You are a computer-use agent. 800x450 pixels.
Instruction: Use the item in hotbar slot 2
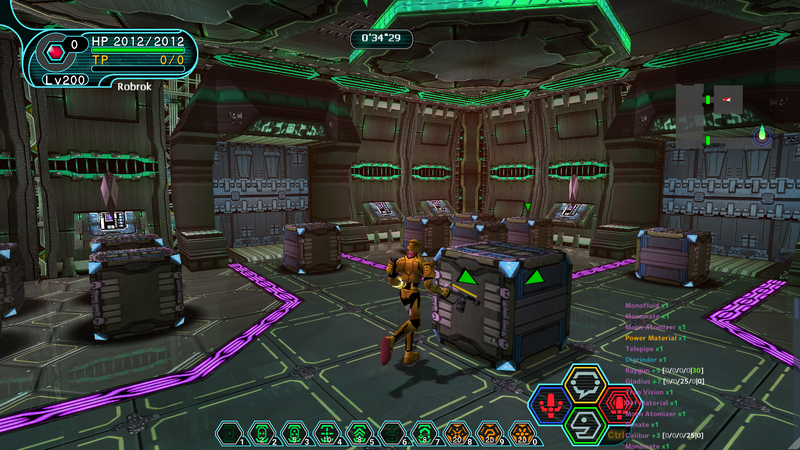click(261, 433)
